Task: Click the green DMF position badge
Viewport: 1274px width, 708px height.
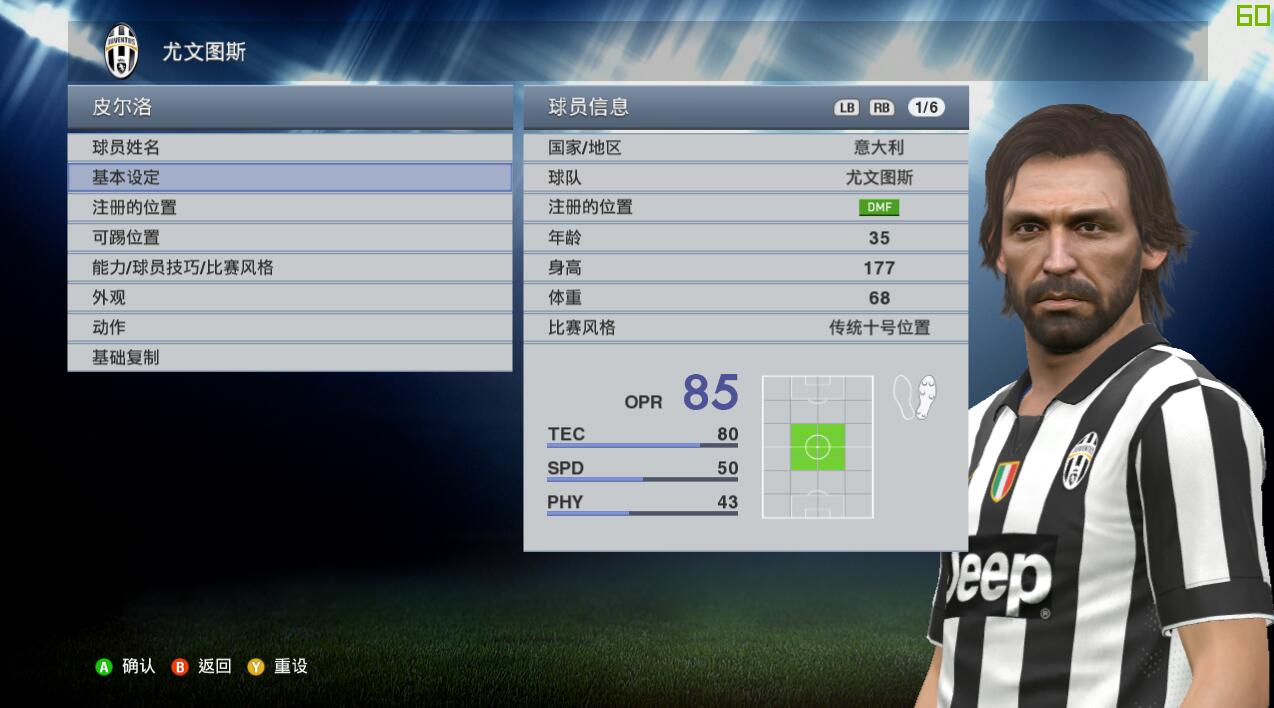Action: pos(878,208)
